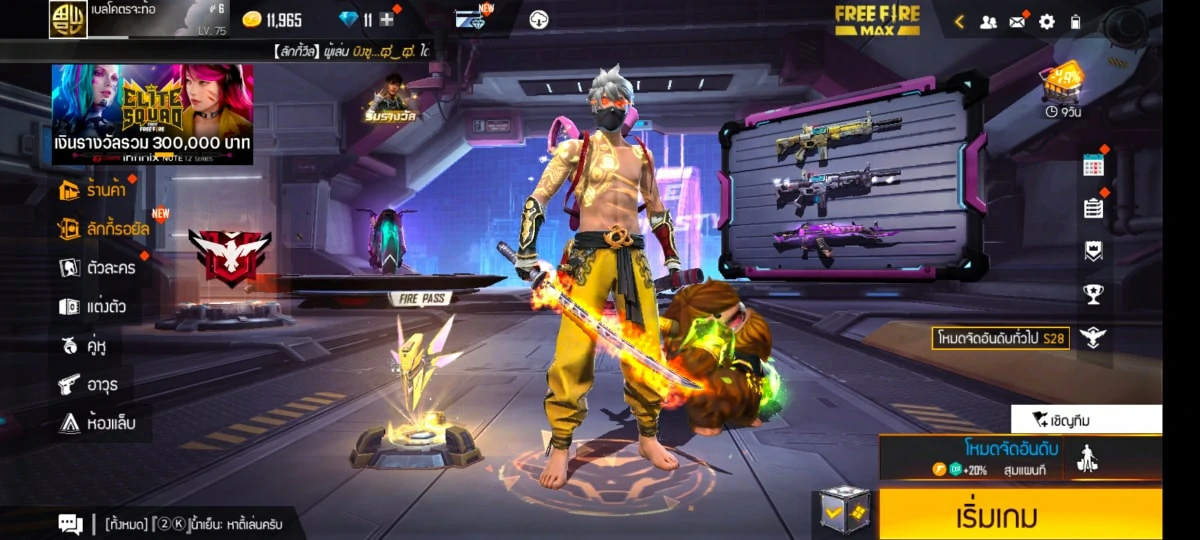Open the chat speech bubble icon
Viewport: 1200px width, 540px height.
[70, 523]
